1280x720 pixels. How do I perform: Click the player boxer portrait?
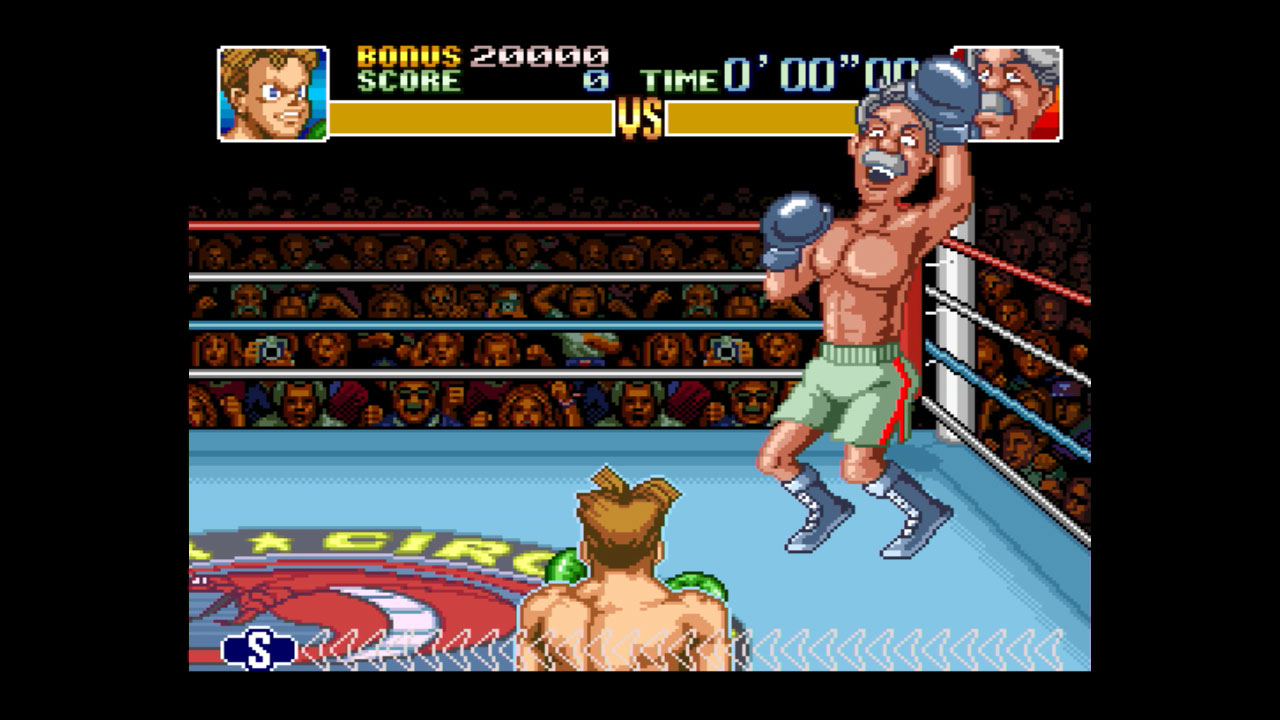[273, 93]
